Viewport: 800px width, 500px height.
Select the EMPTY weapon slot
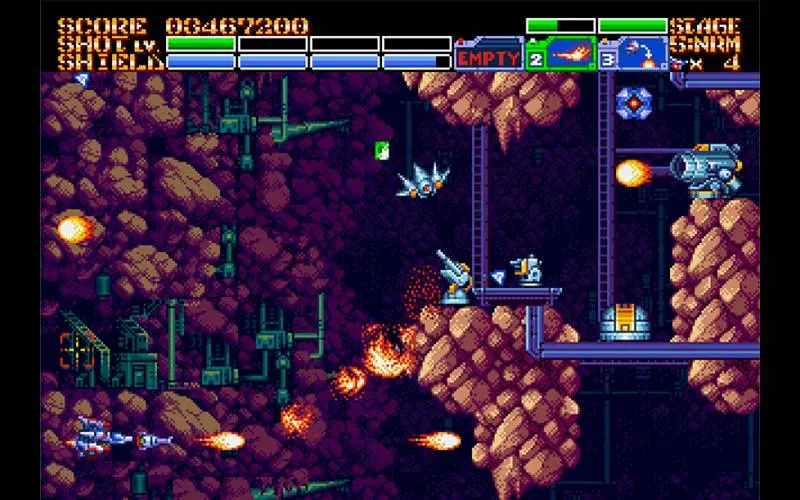pyautogui.click(x=488, y=57)
